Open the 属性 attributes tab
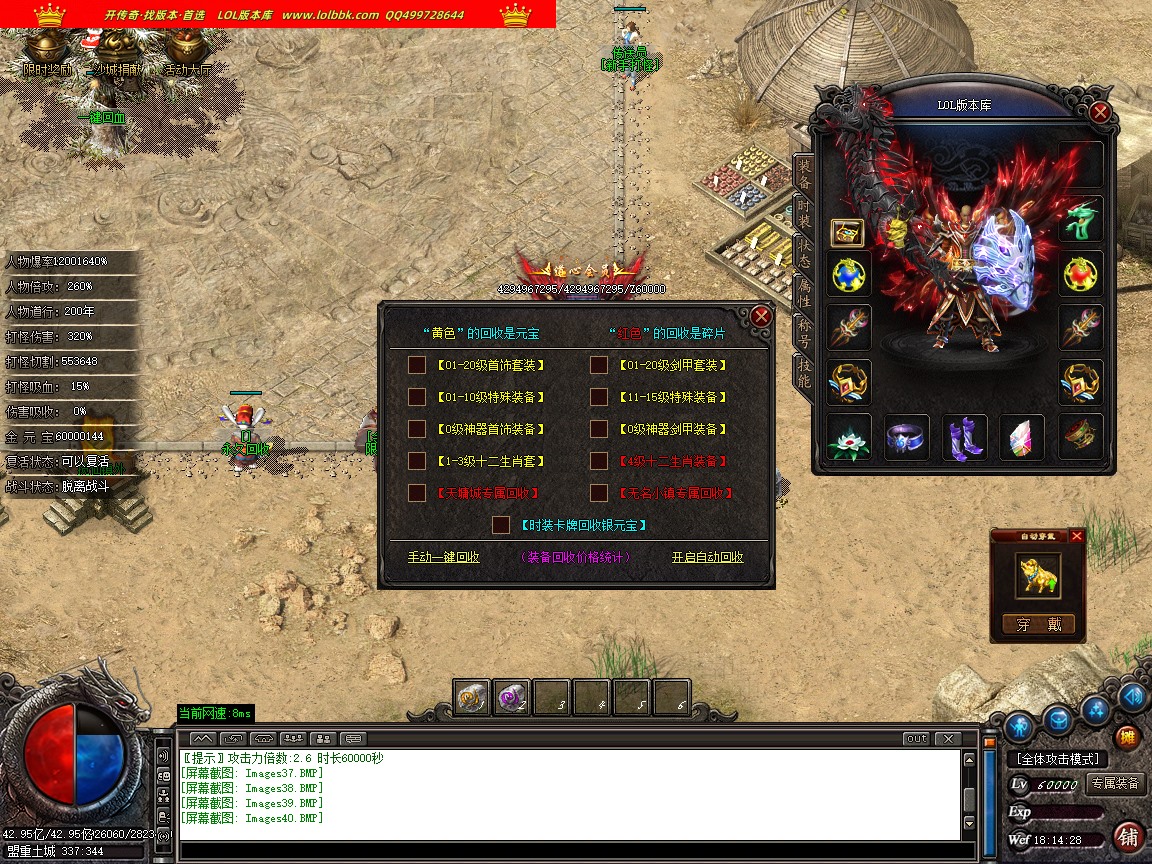This screenshot has width=1152, height=864. click(803, 292)
